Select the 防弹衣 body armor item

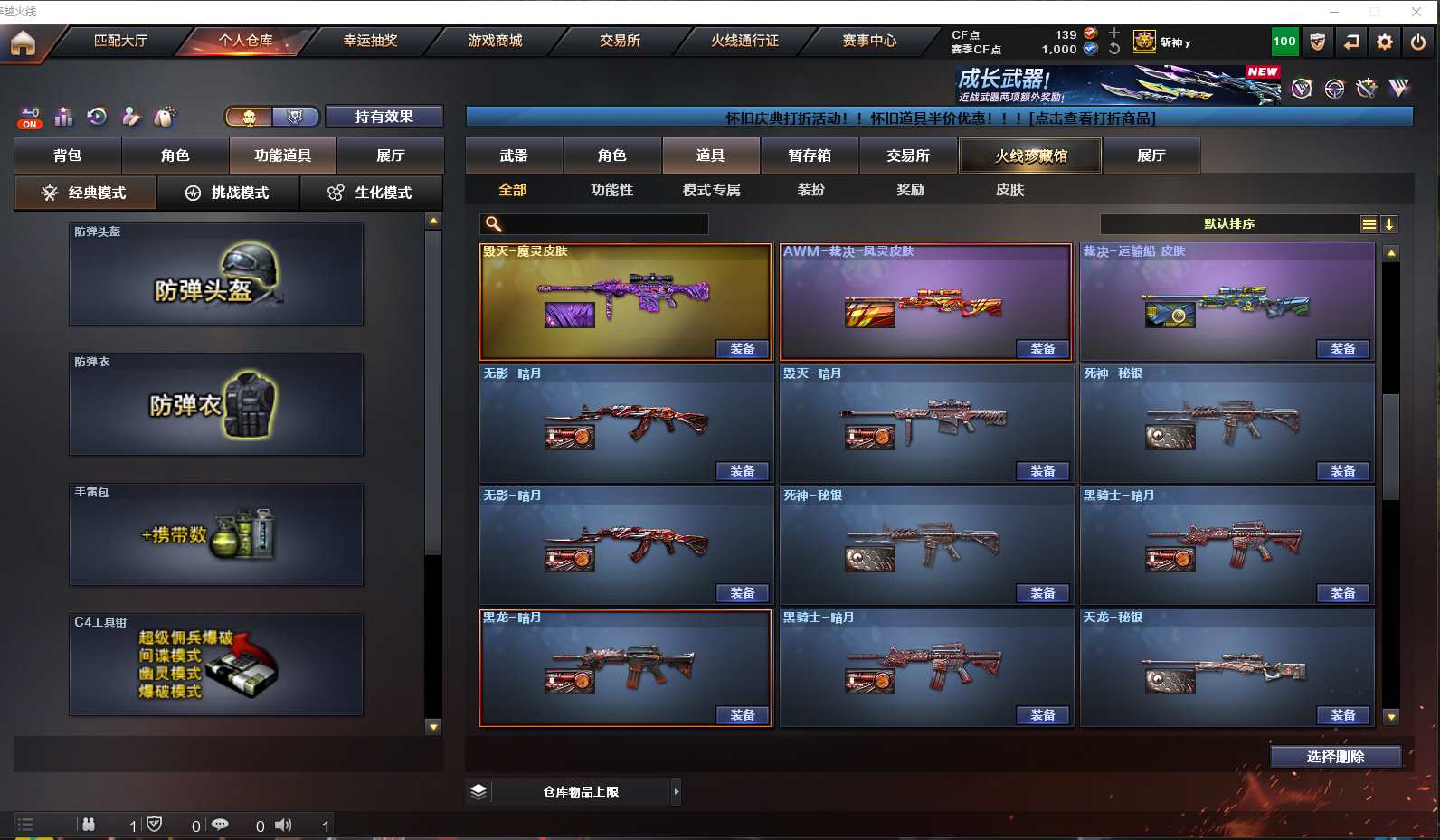[x=216, y=404]
